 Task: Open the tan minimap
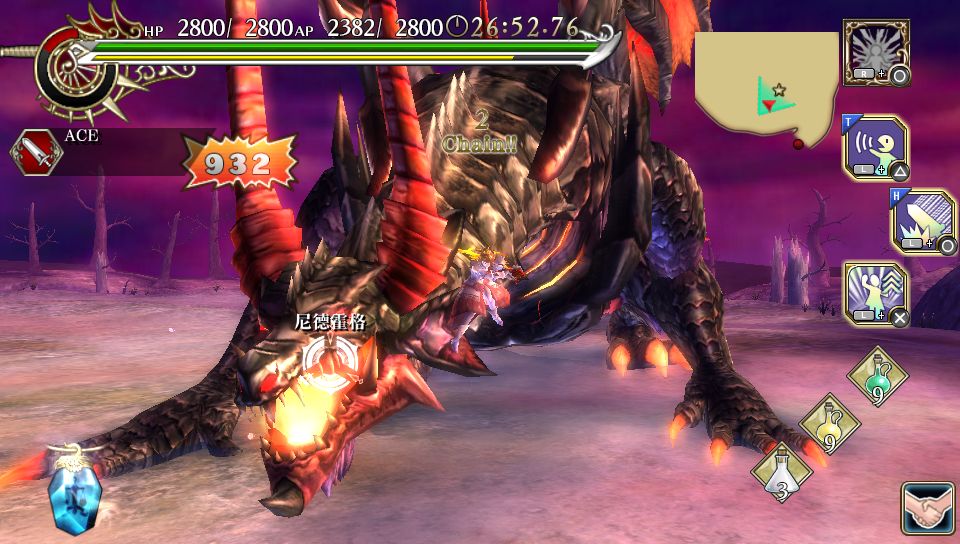coord(767,90)
